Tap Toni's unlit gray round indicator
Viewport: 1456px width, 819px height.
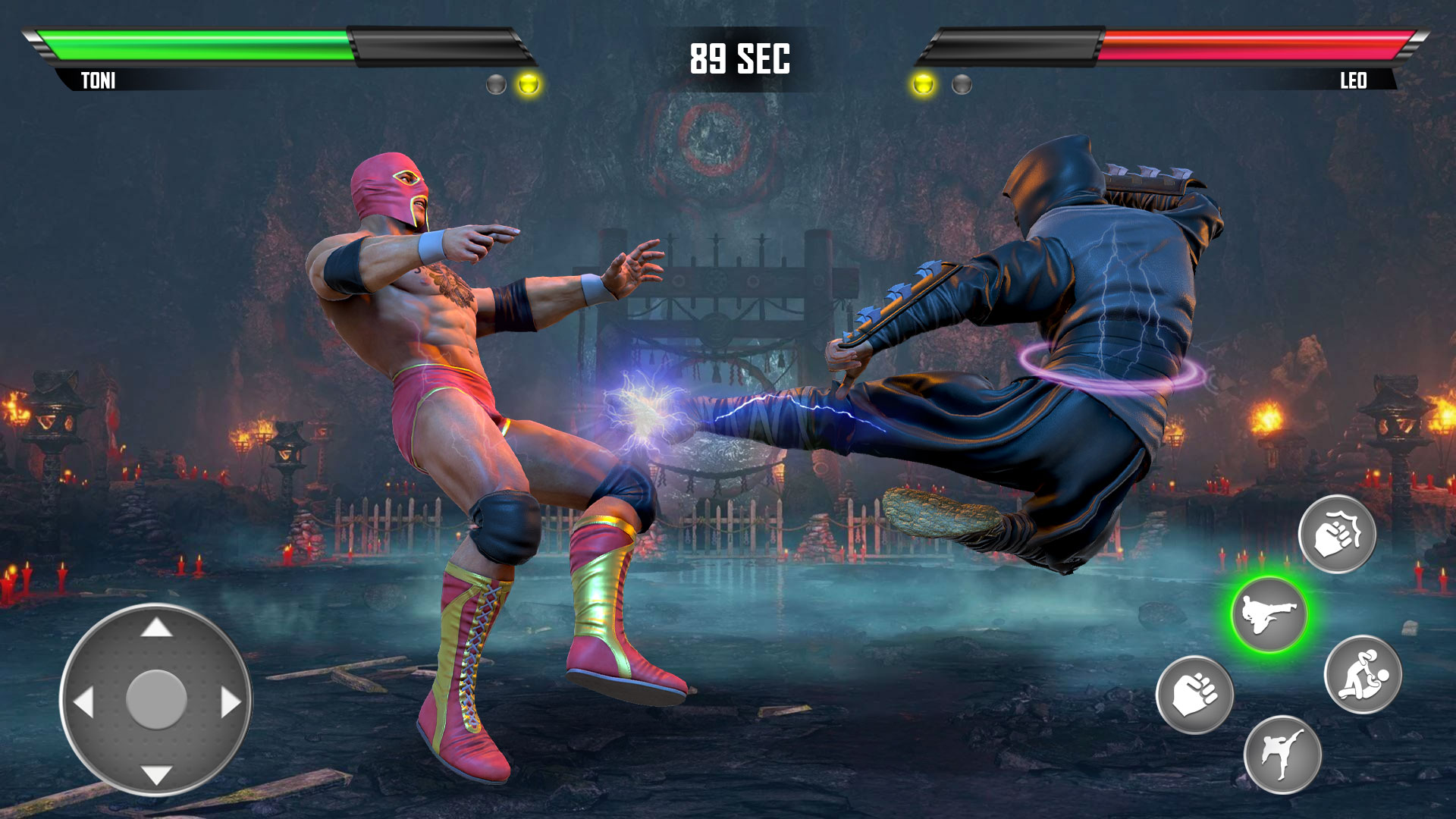(x=497, y=85)
